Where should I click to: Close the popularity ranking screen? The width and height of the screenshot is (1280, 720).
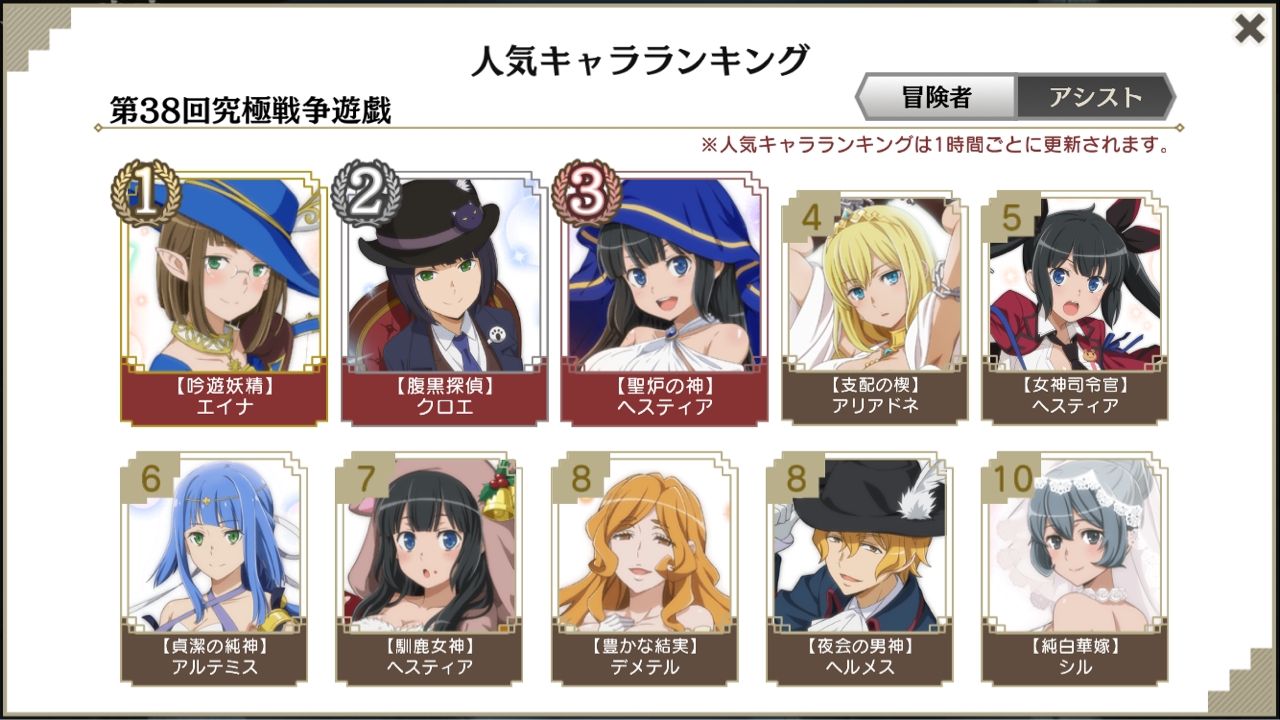click(x=1247, y=29)
